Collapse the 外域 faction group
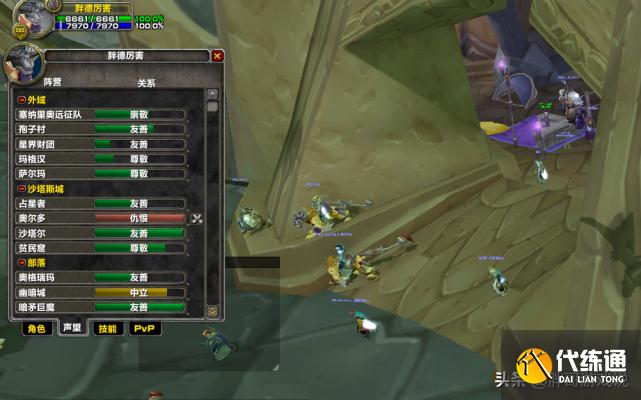The image size is (641, 400). [x=21, y=100]
